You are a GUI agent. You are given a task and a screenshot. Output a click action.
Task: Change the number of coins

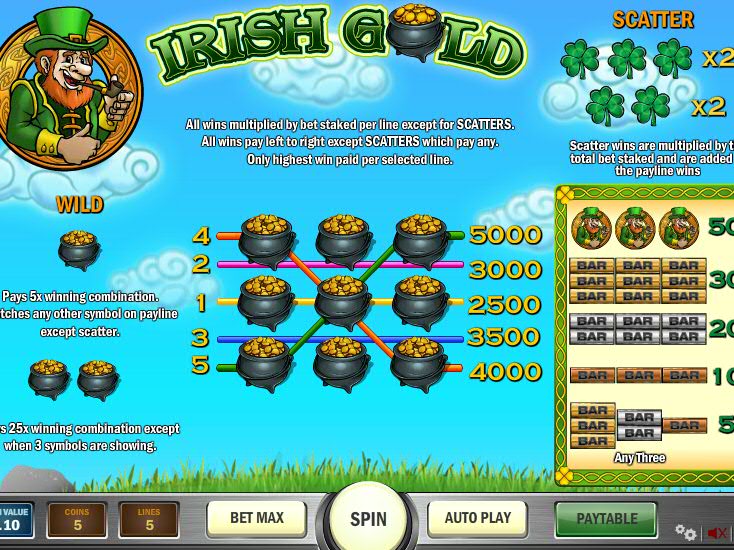pyautogui.click(x=77, y=520)
